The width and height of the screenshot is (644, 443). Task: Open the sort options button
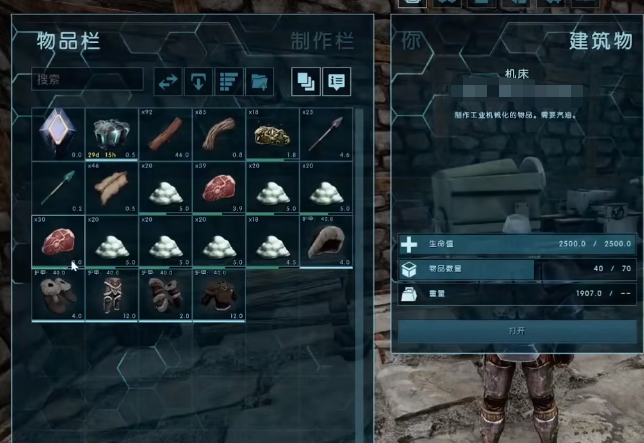[x=229, y=80]
